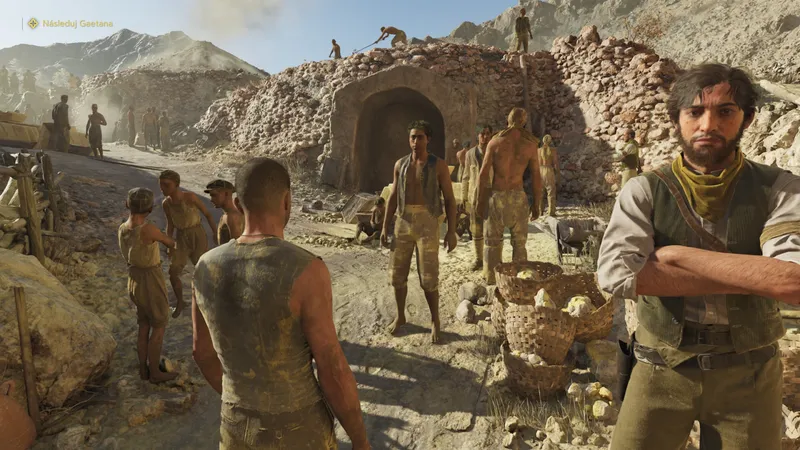Select the "Následuj Geetana" objective tracker
Image resolution: width=800 pixels, height=450 pixels.
[77, 23]
